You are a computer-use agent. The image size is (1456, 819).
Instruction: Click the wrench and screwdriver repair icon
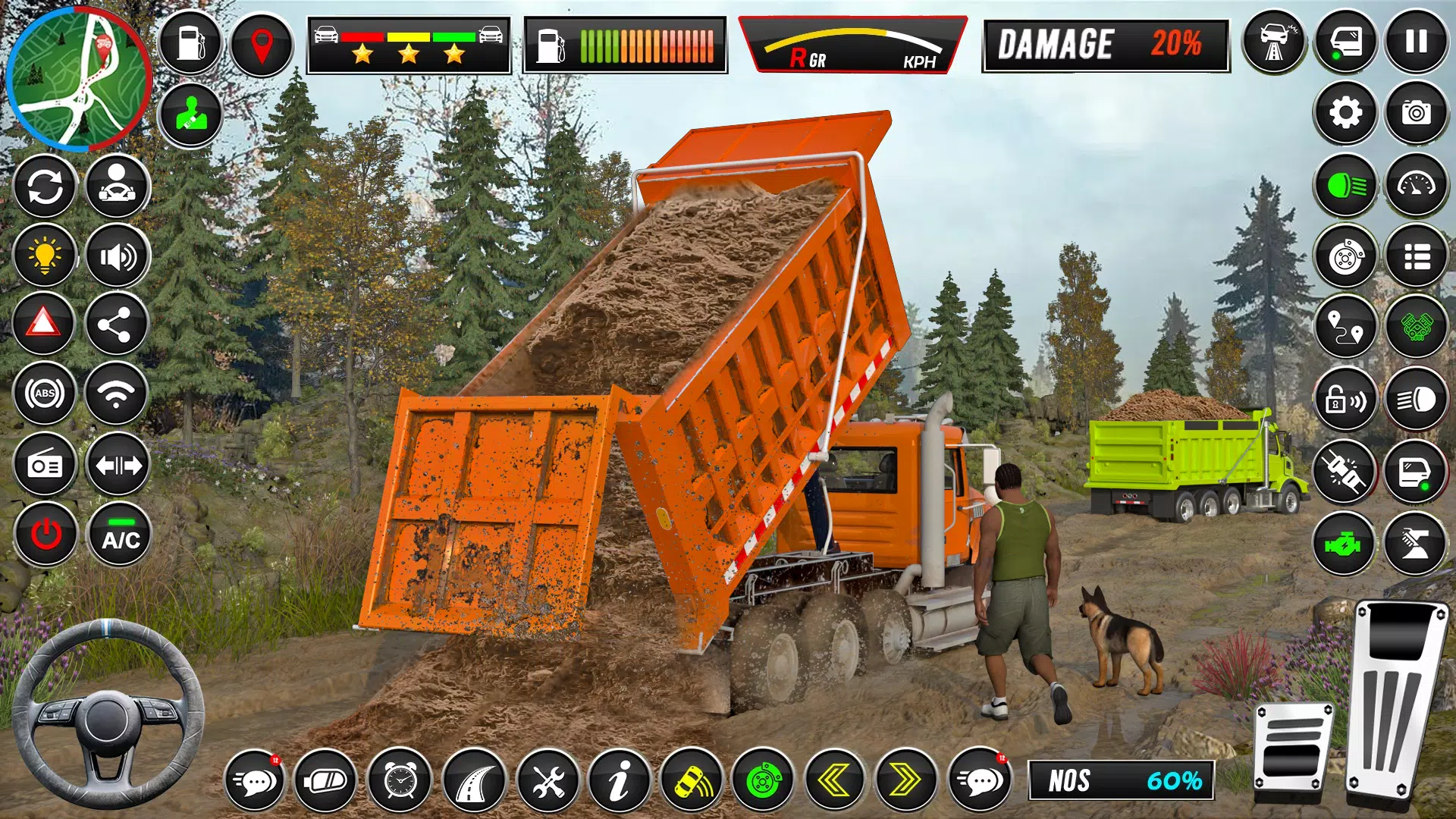pos(548,780)
